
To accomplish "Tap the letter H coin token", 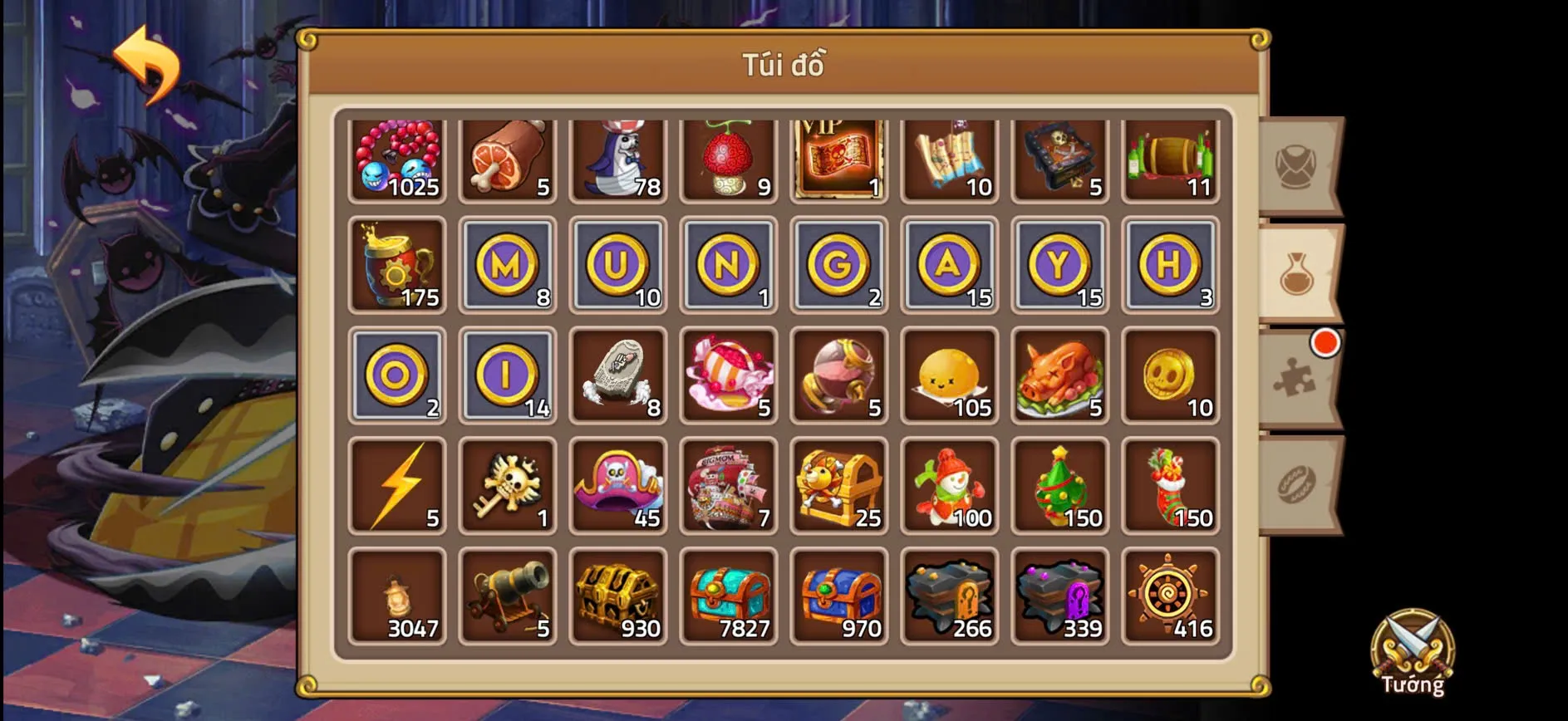I will [1170, 266].
